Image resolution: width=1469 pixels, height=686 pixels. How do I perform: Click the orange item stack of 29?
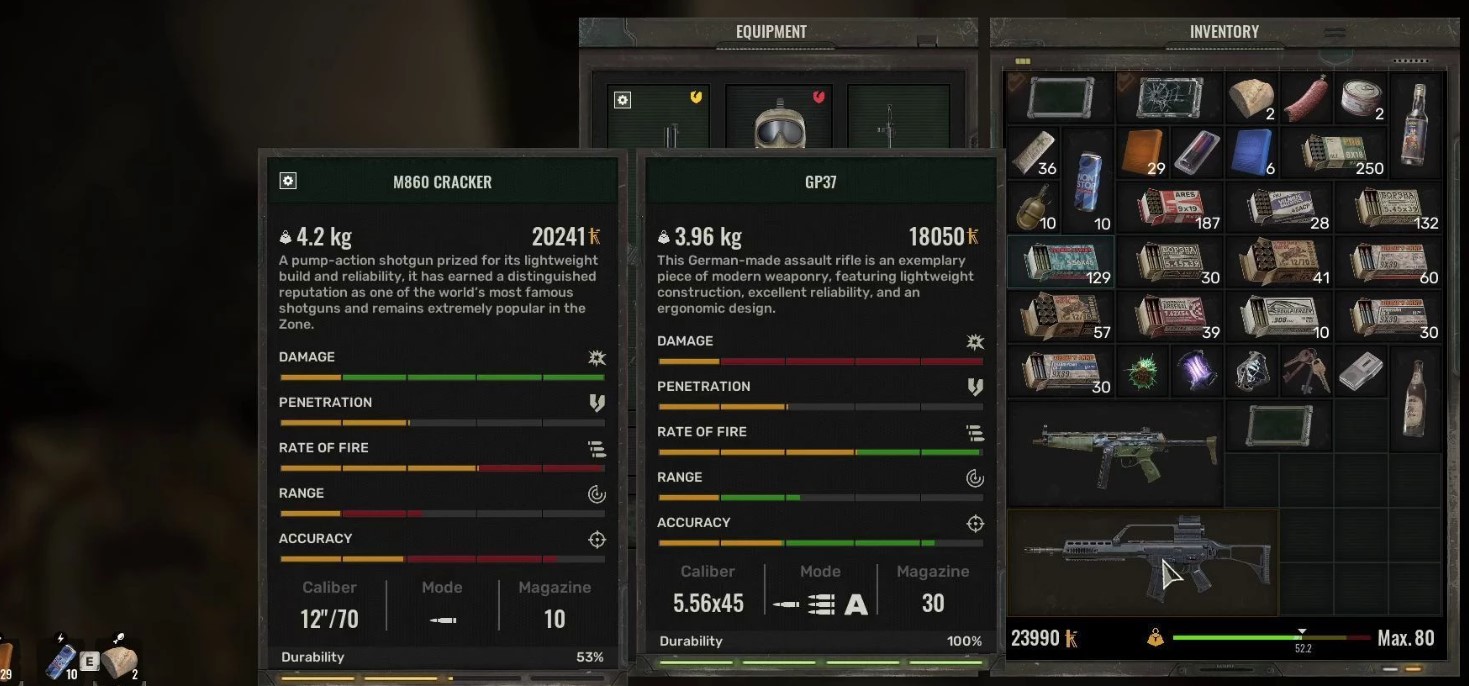(1142, 152)
